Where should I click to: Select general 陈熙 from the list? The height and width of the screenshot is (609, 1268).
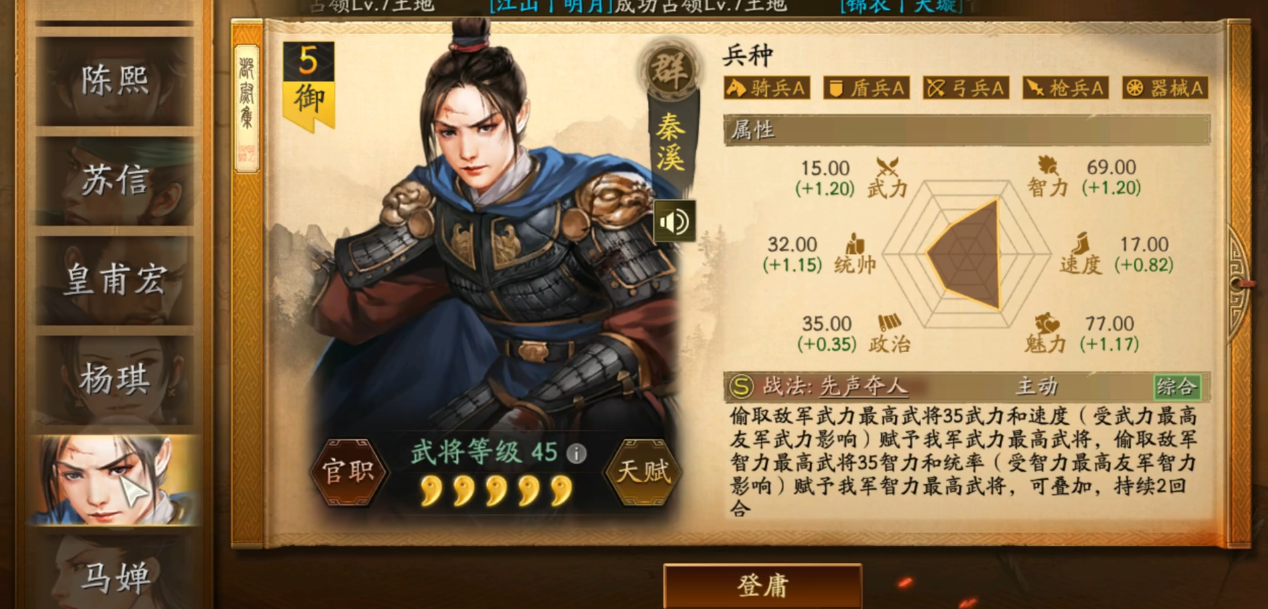tap(114, 80)
